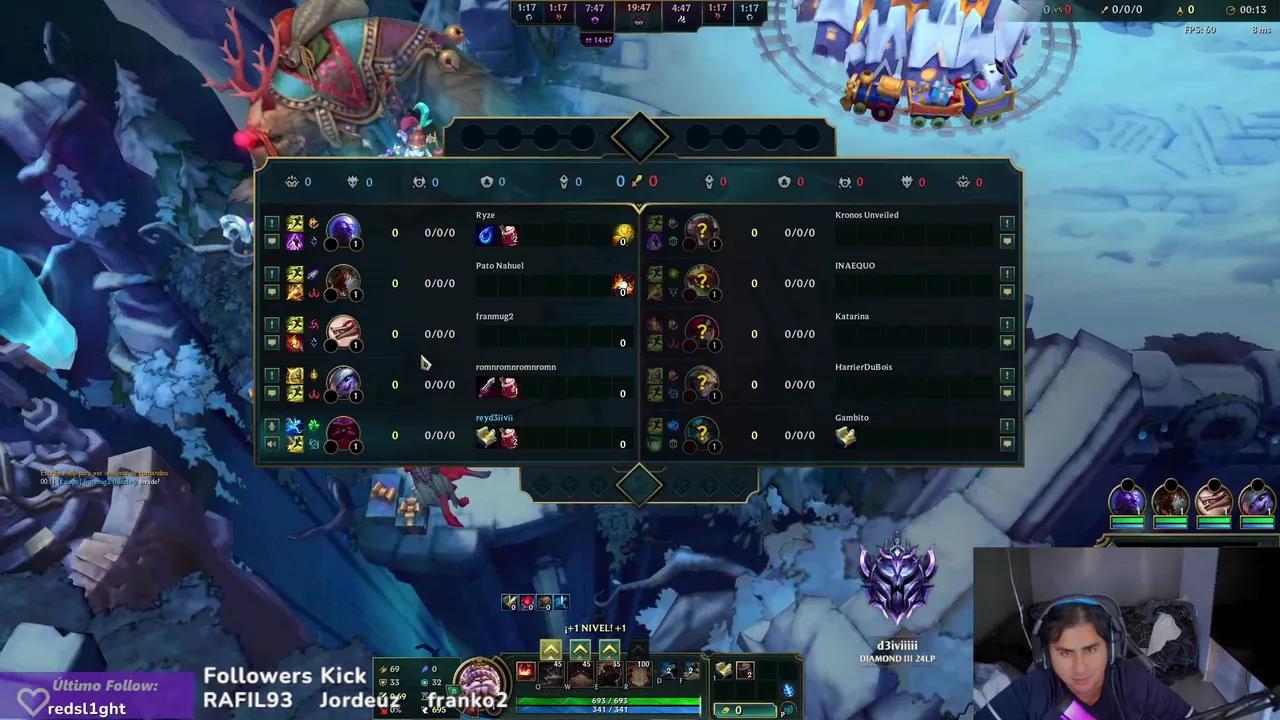
Task: Click the armor stat icon showing 33
Action: 383,682
